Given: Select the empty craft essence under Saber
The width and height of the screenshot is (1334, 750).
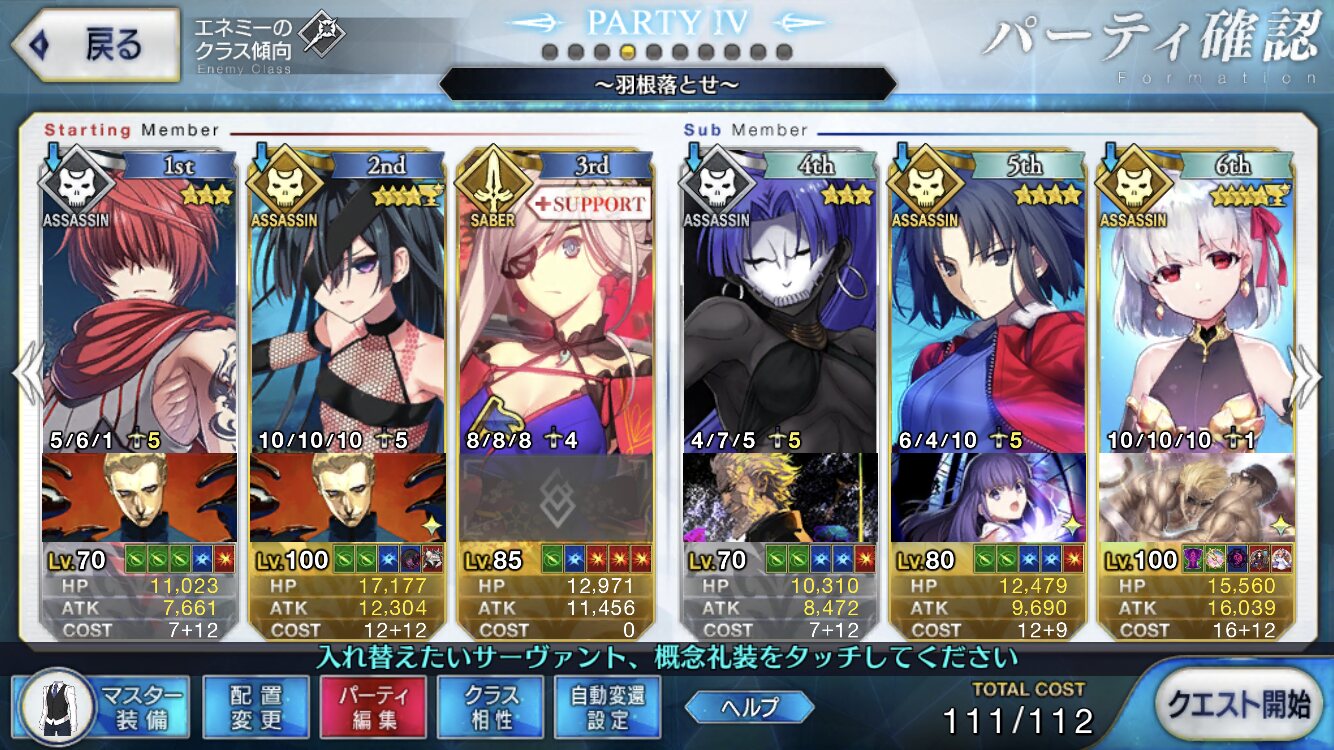Looking at the screenshot, I should point(555,500).
